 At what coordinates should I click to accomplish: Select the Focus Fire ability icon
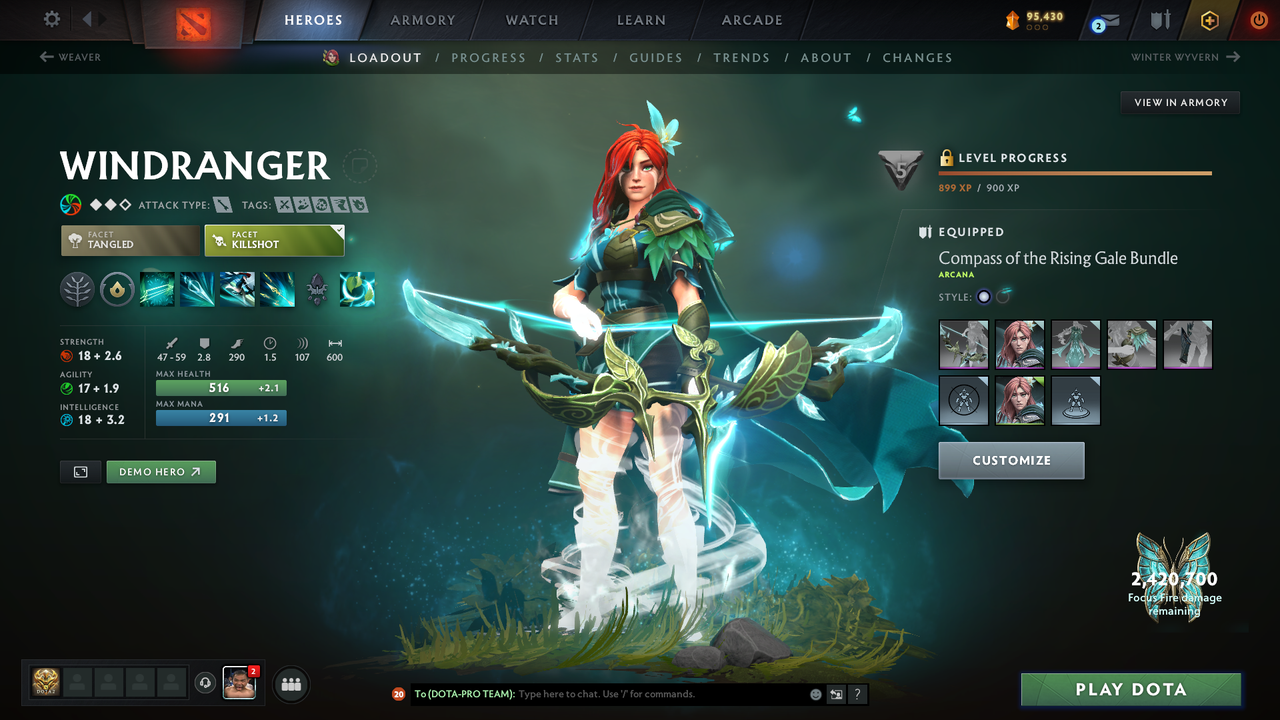[277, 290]
